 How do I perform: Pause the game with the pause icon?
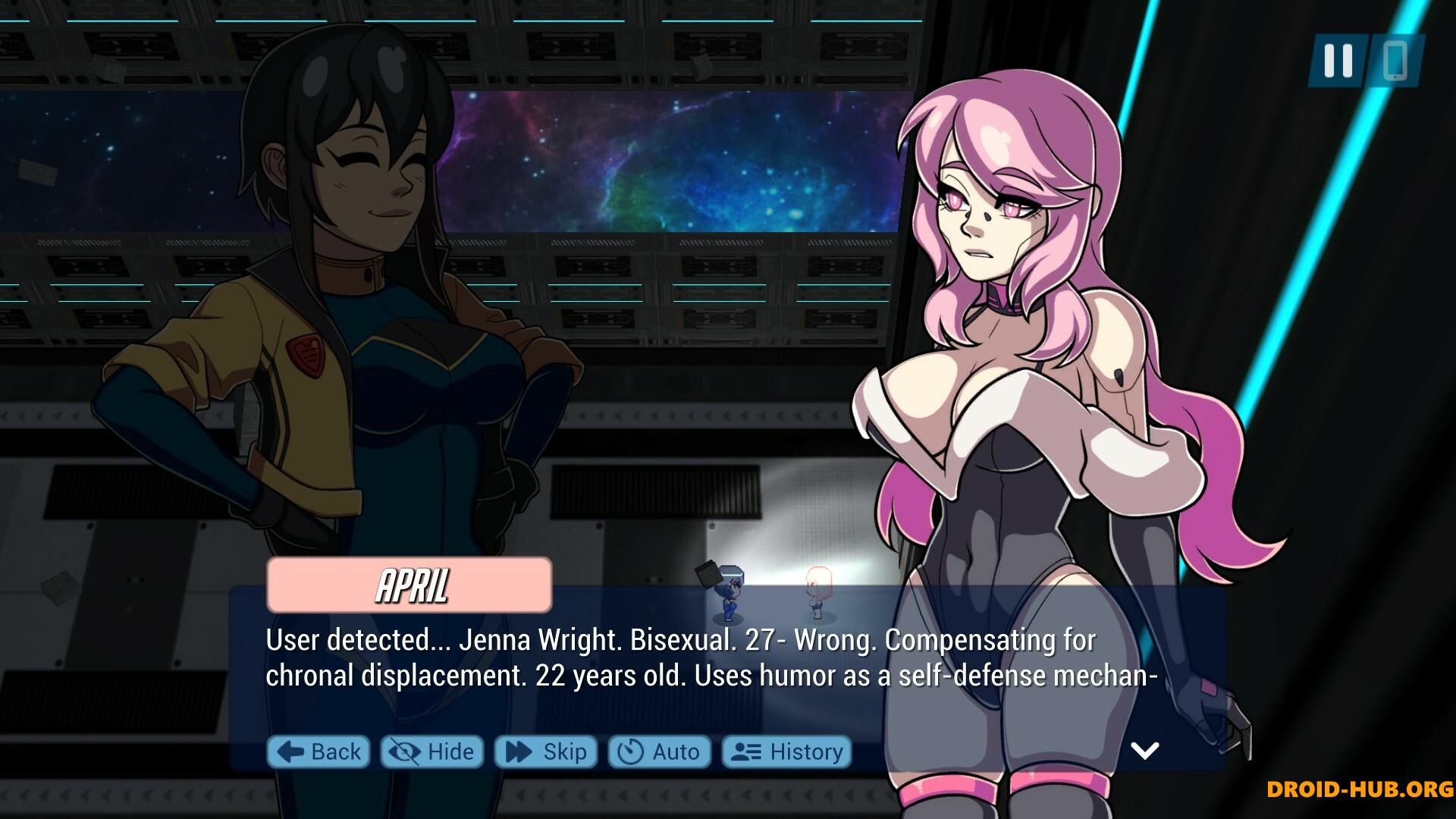[1338, 60]
